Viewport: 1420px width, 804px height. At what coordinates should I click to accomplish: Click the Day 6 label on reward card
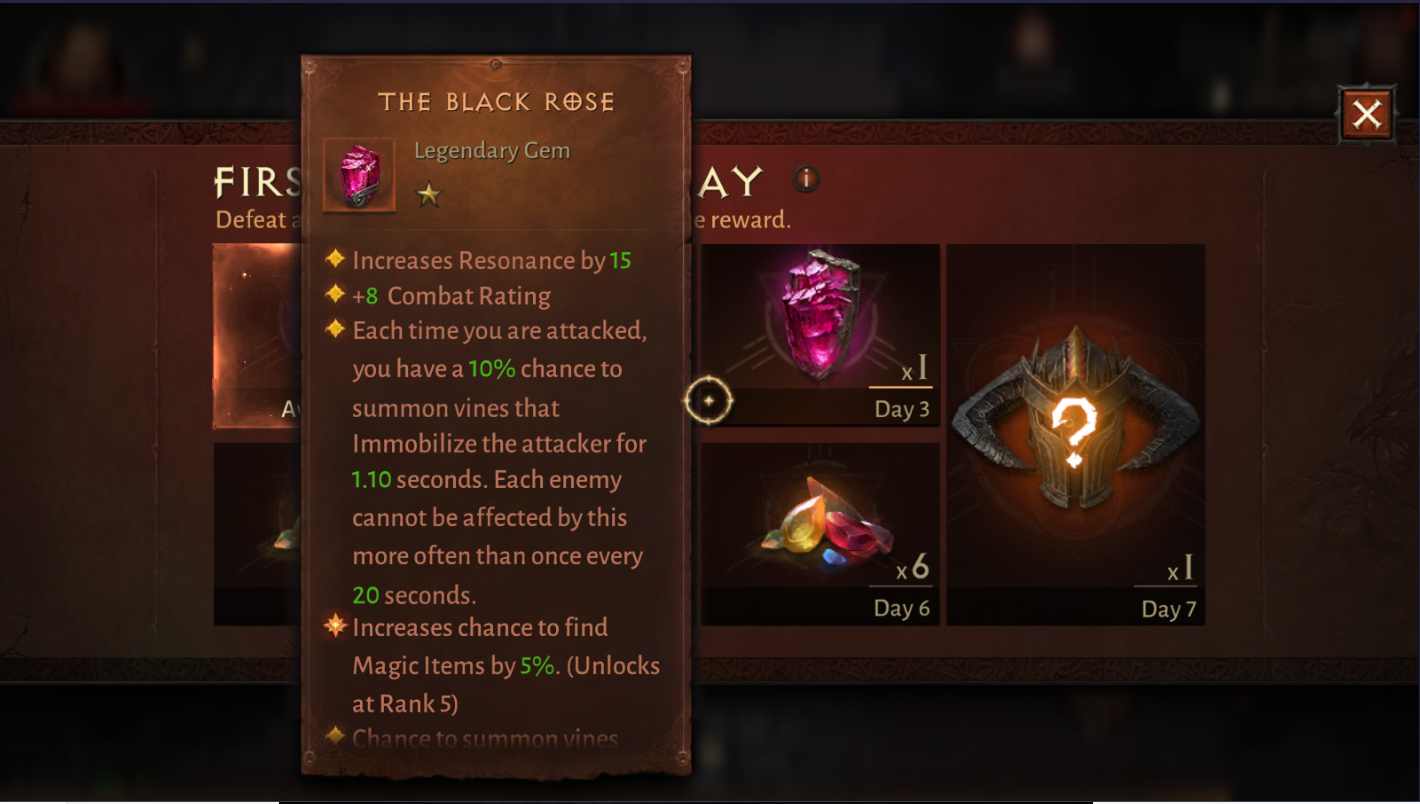pos(900,608)
